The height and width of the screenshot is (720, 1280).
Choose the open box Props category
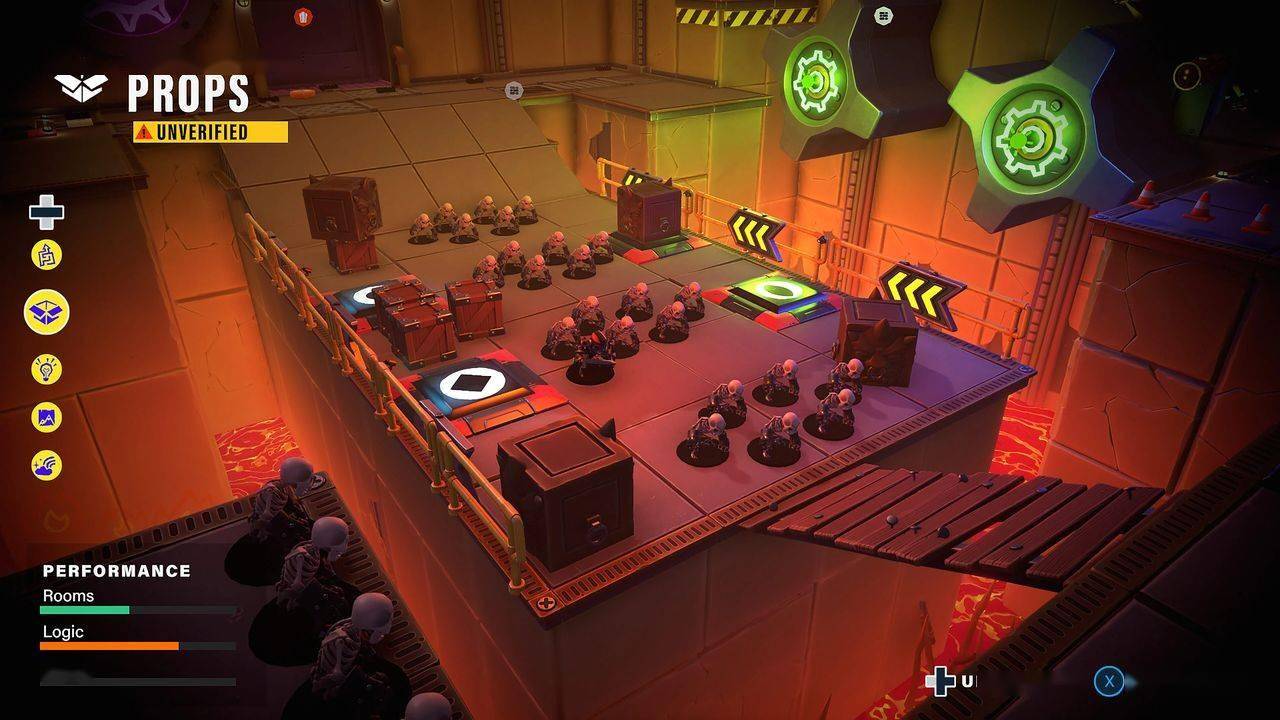tap(46, 312)
